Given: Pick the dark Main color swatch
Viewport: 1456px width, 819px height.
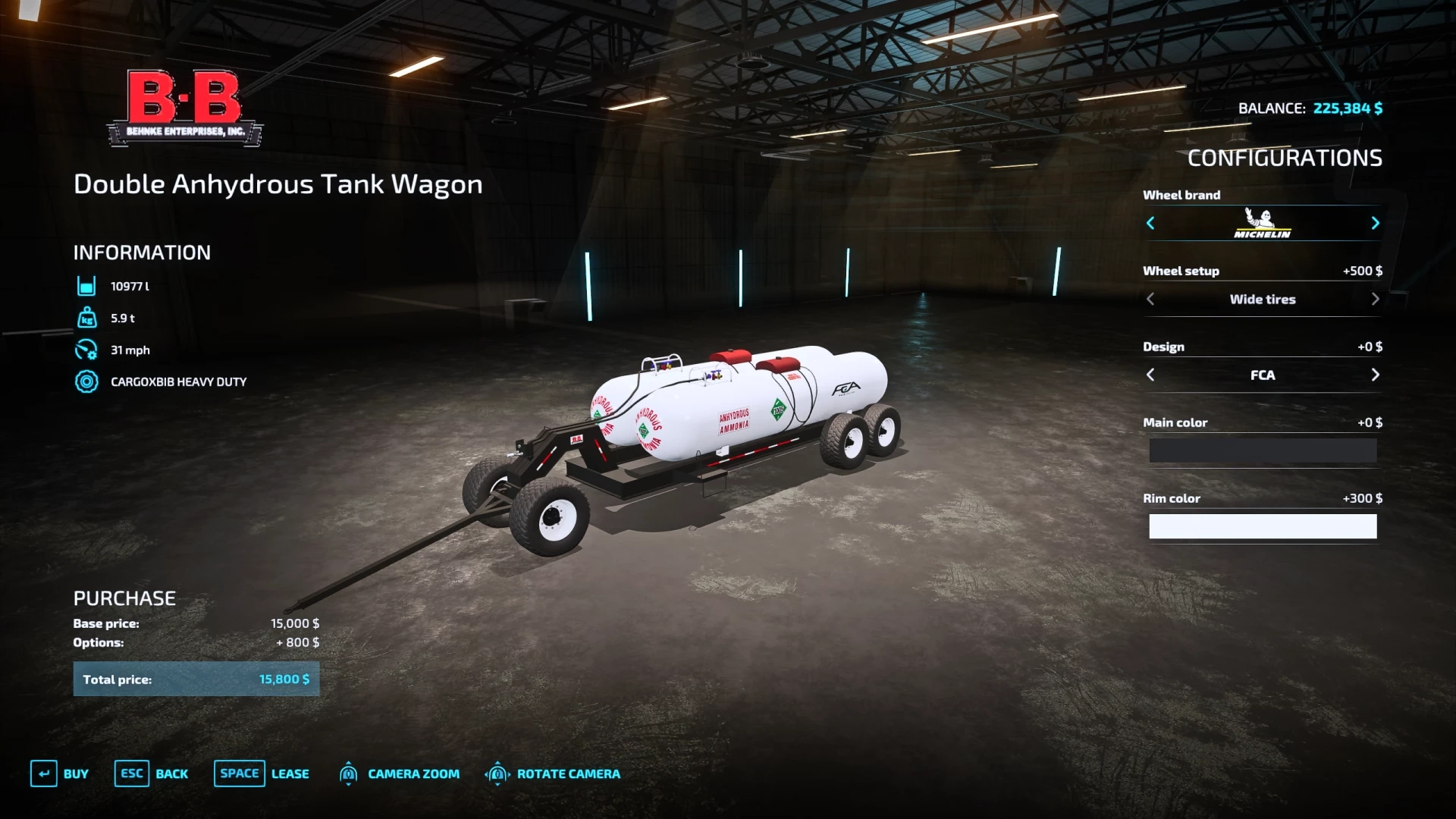Looking at the screenshot, I should point(1263,450).
